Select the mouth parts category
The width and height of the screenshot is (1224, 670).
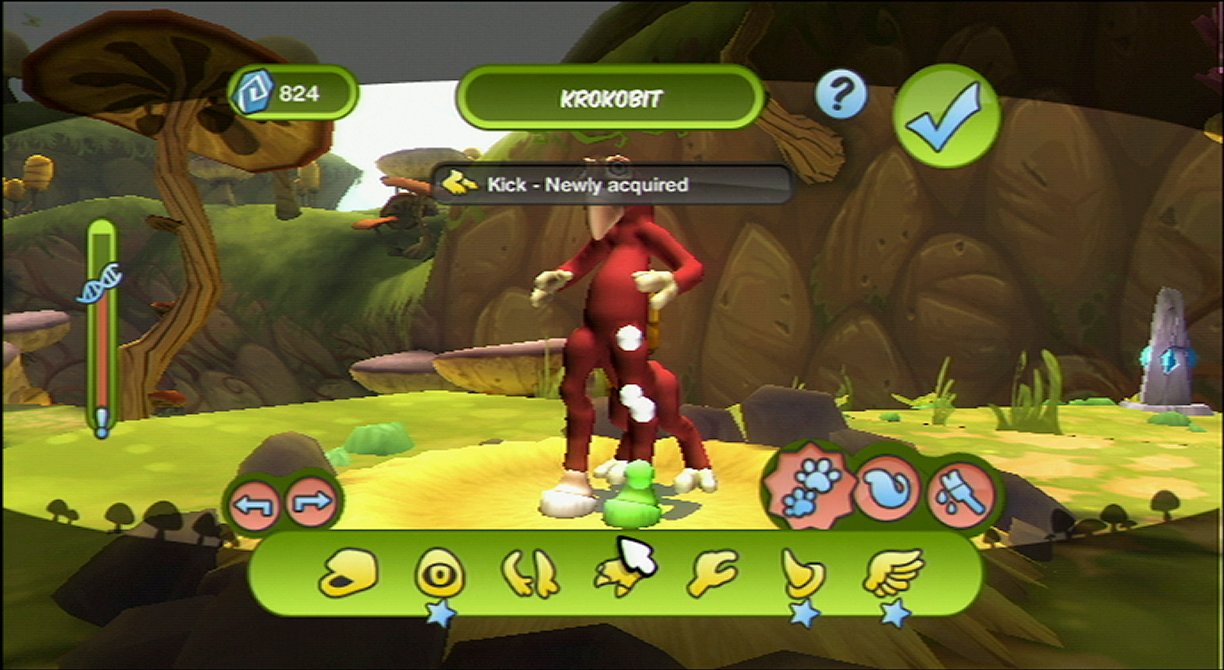349,575
